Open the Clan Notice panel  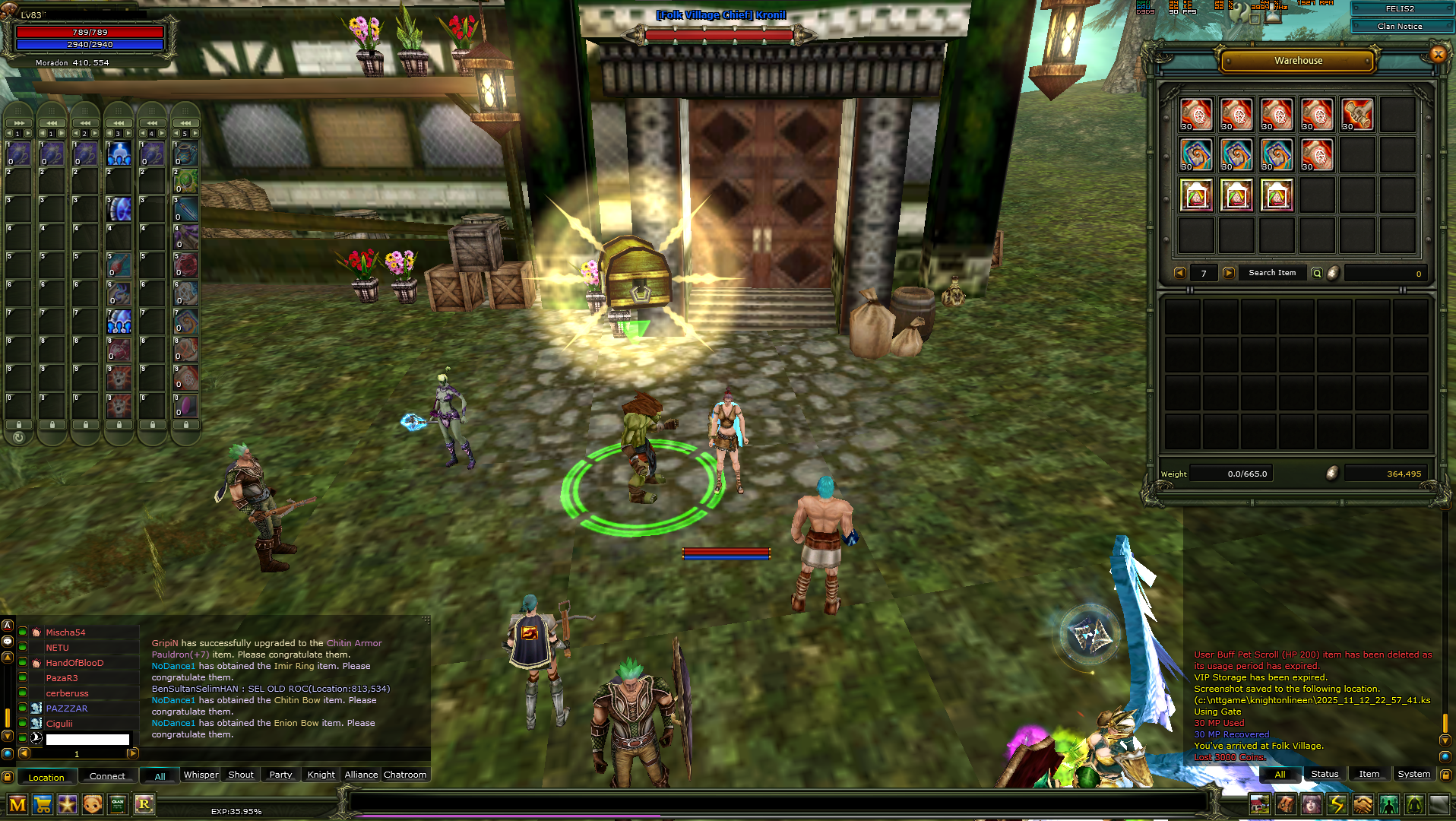pos(1399,26)
